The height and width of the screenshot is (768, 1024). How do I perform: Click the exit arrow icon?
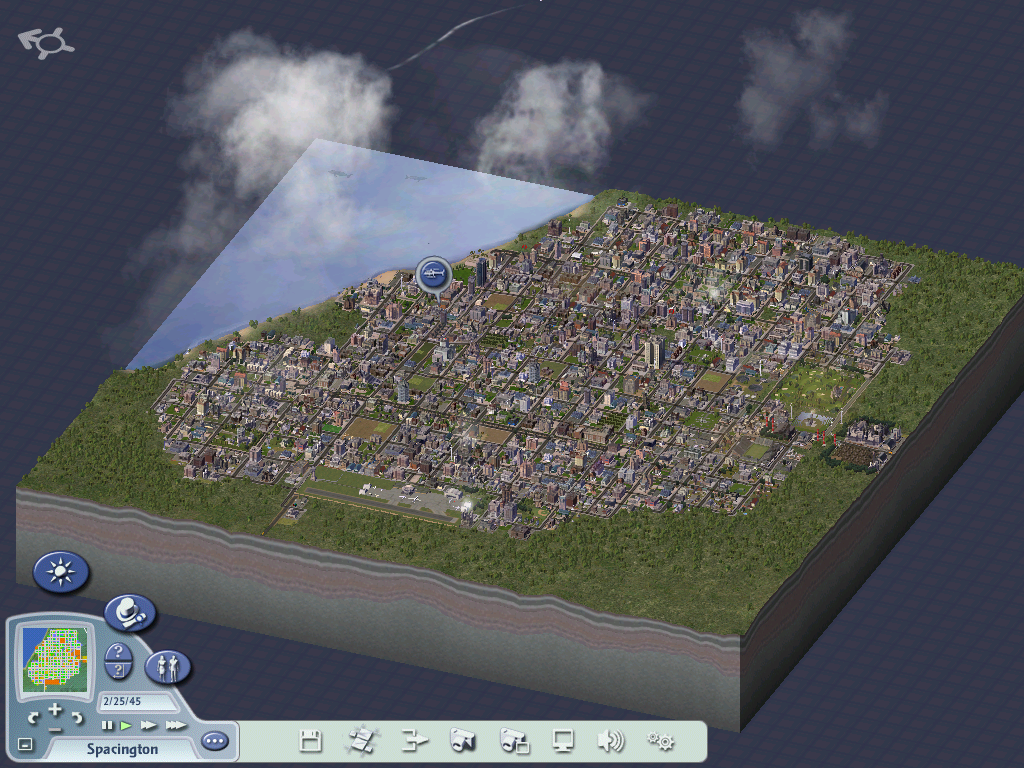click(x=413, y=741)
